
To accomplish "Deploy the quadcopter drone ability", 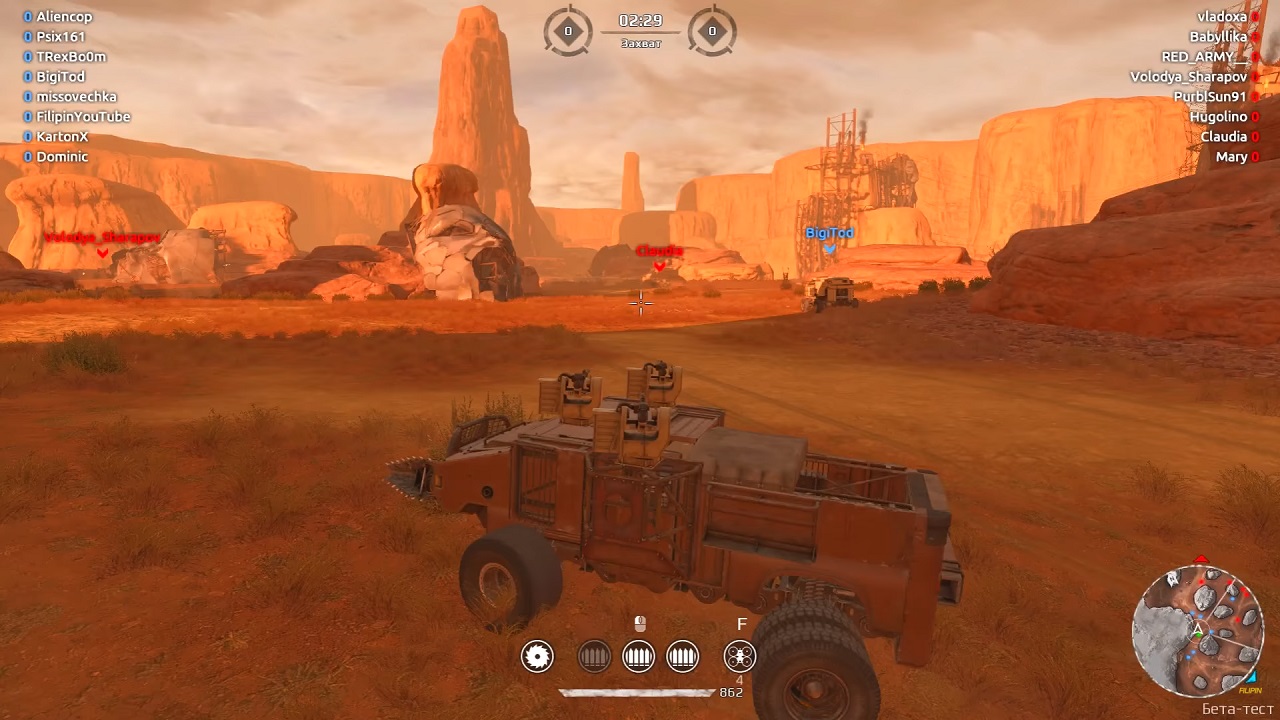I will click(740, 656).
